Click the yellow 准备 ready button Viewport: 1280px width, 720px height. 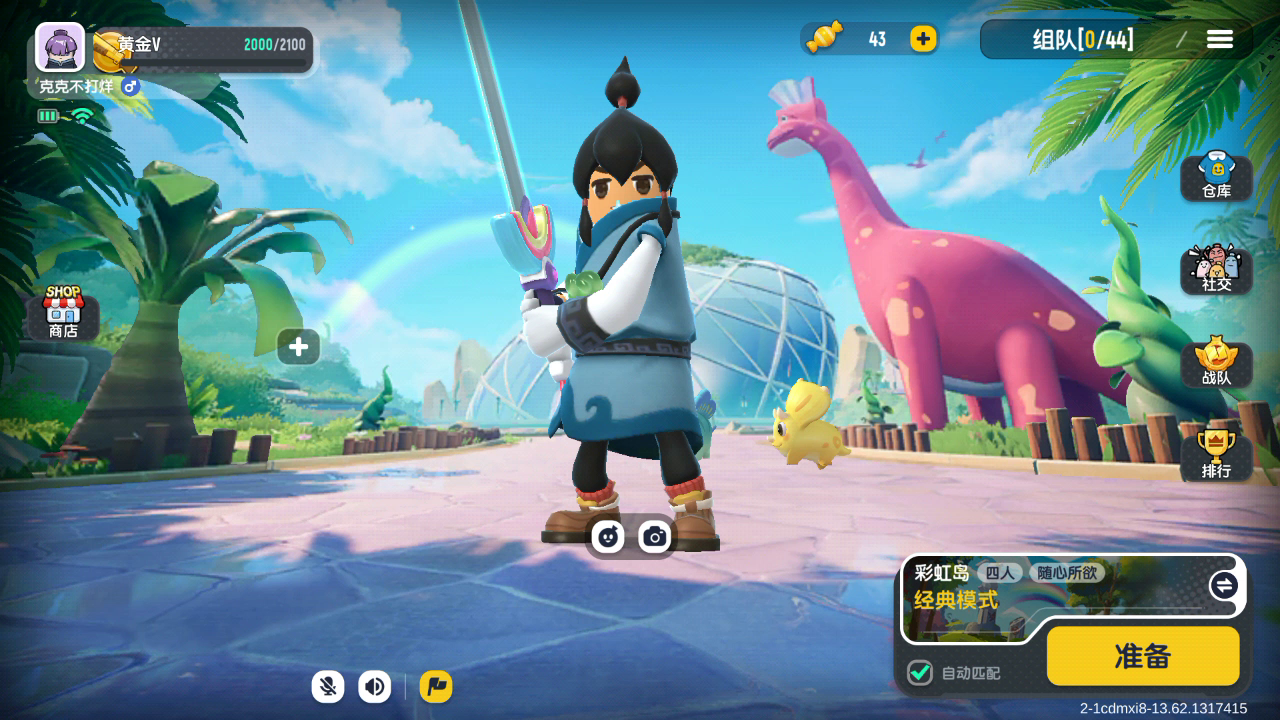click(x=1142, y=656)
